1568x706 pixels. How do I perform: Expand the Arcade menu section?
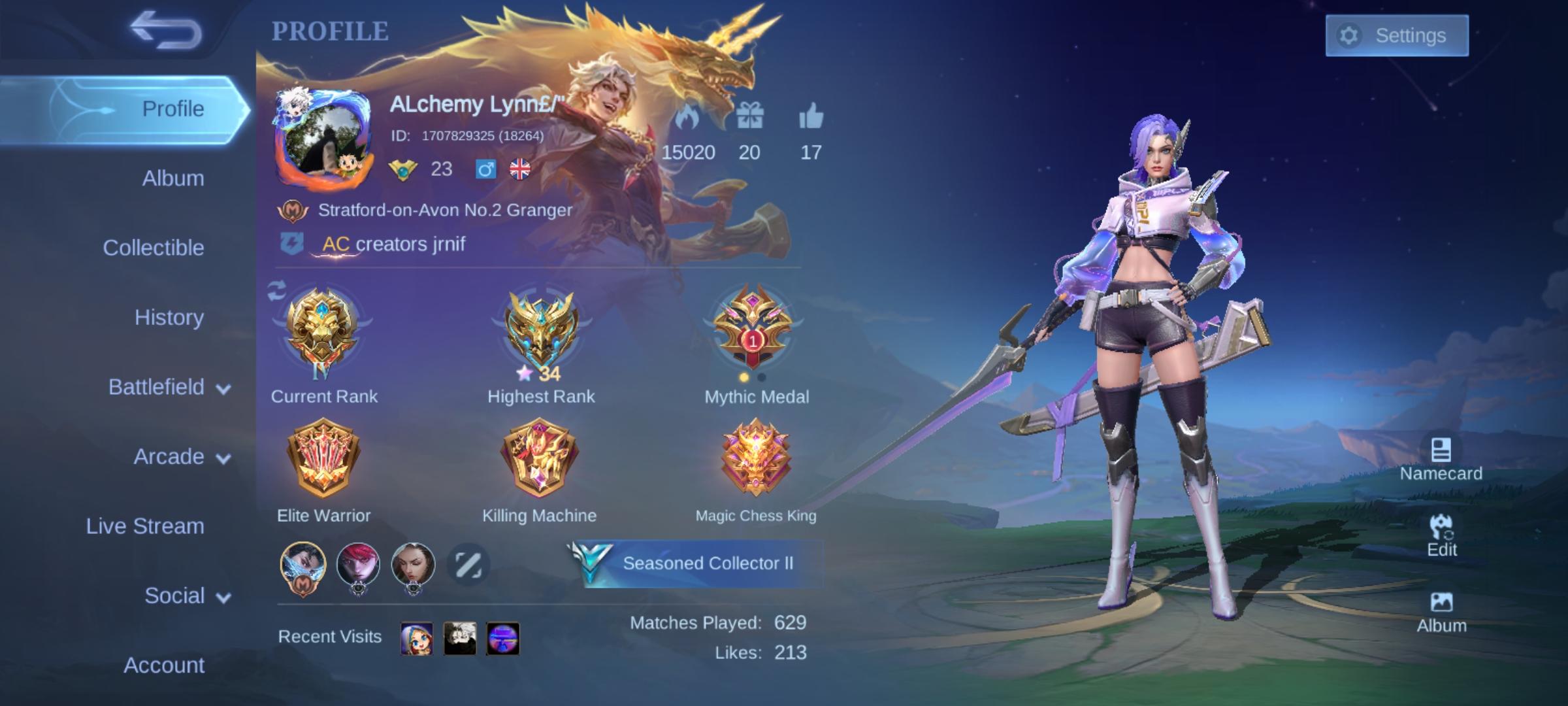(x=171, y=457)
